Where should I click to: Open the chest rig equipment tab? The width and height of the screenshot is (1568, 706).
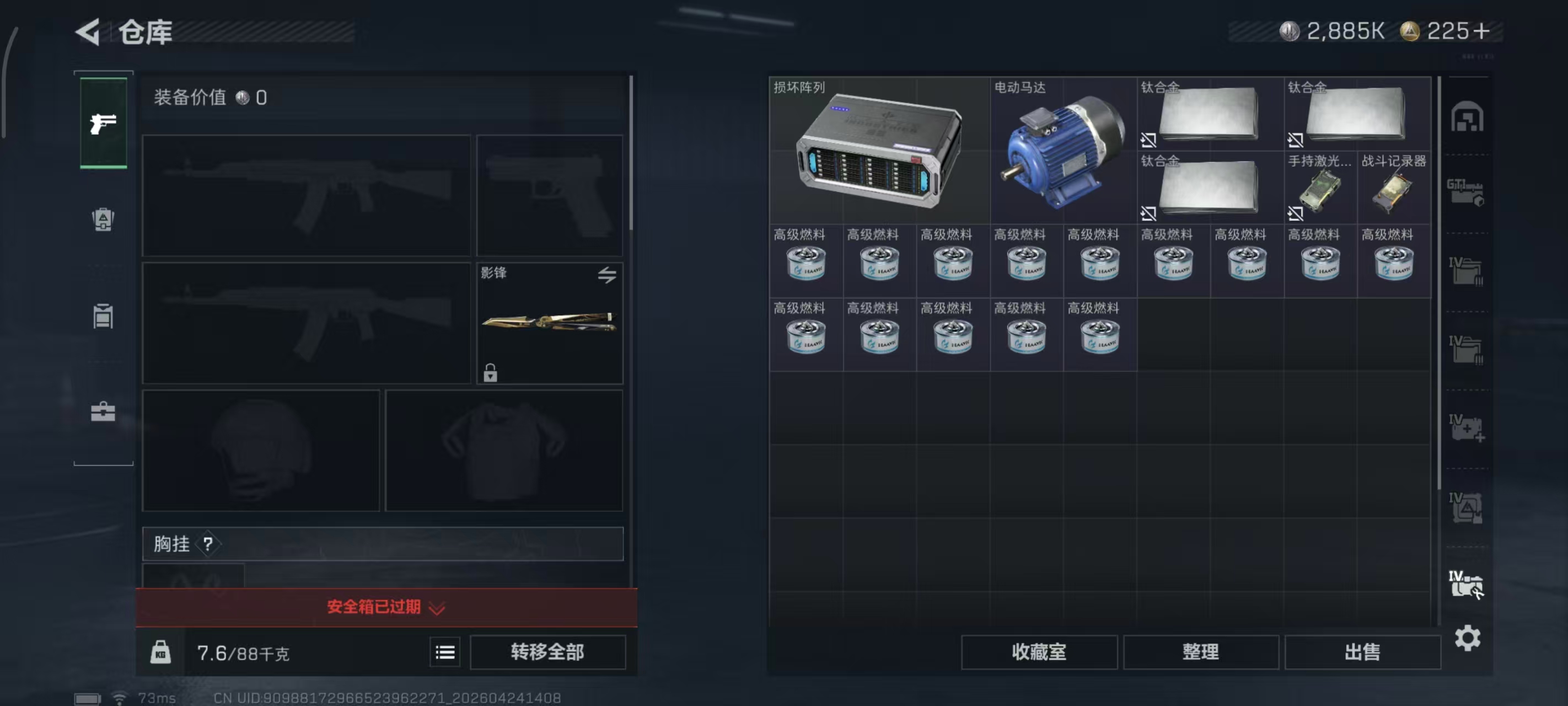click(104, 317)
